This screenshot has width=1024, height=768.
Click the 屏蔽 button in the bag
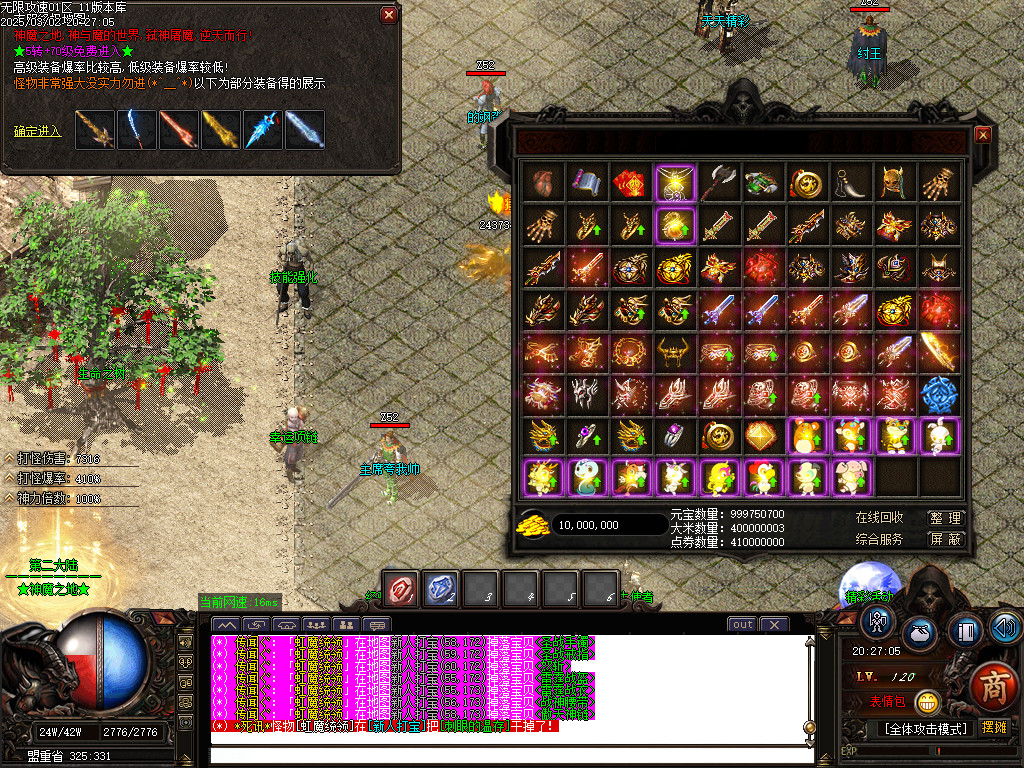click(x=944, y=539)
